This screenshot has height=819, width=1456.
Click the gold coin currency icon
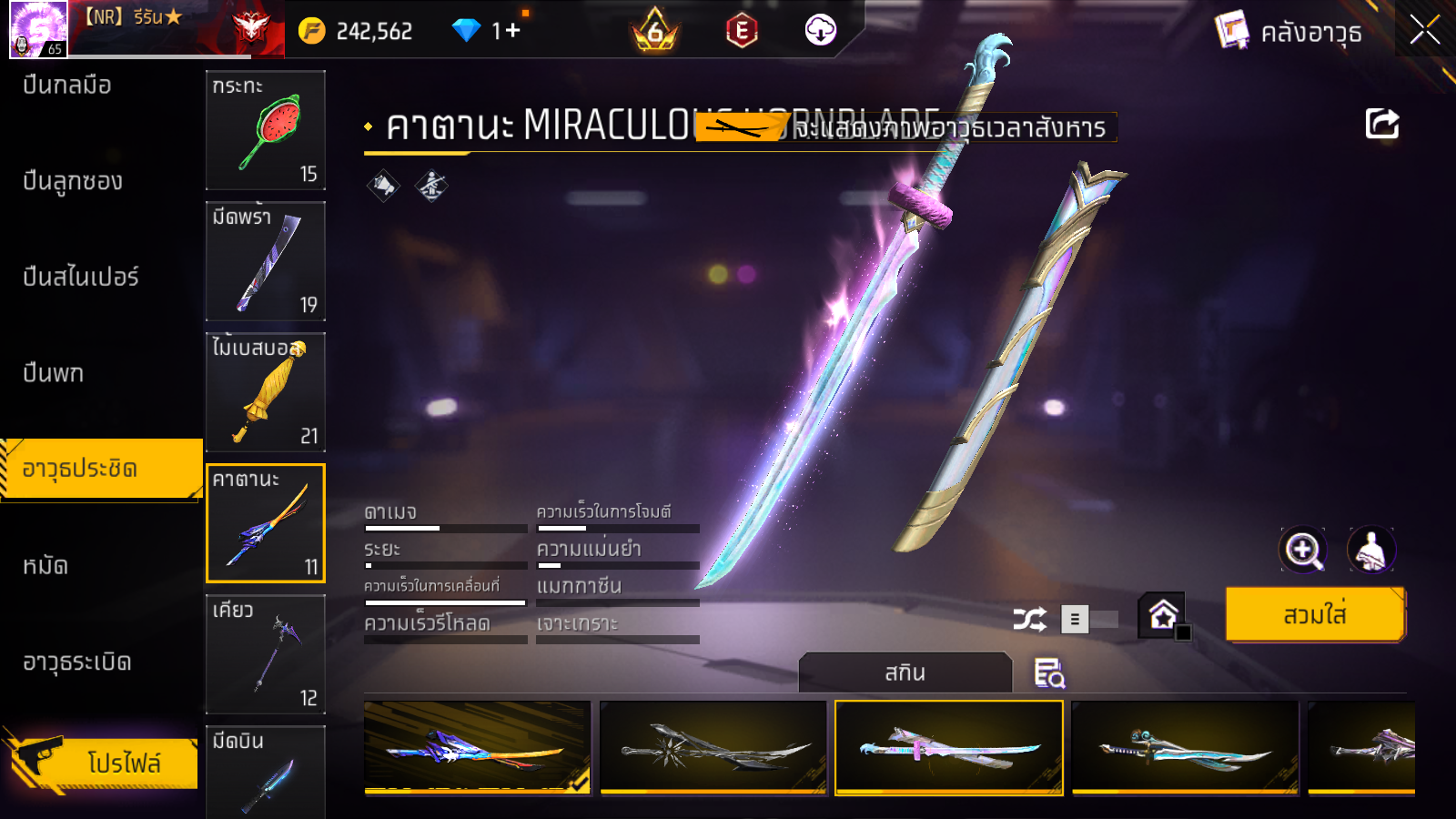pyautogui.click(x=311, y=31)
